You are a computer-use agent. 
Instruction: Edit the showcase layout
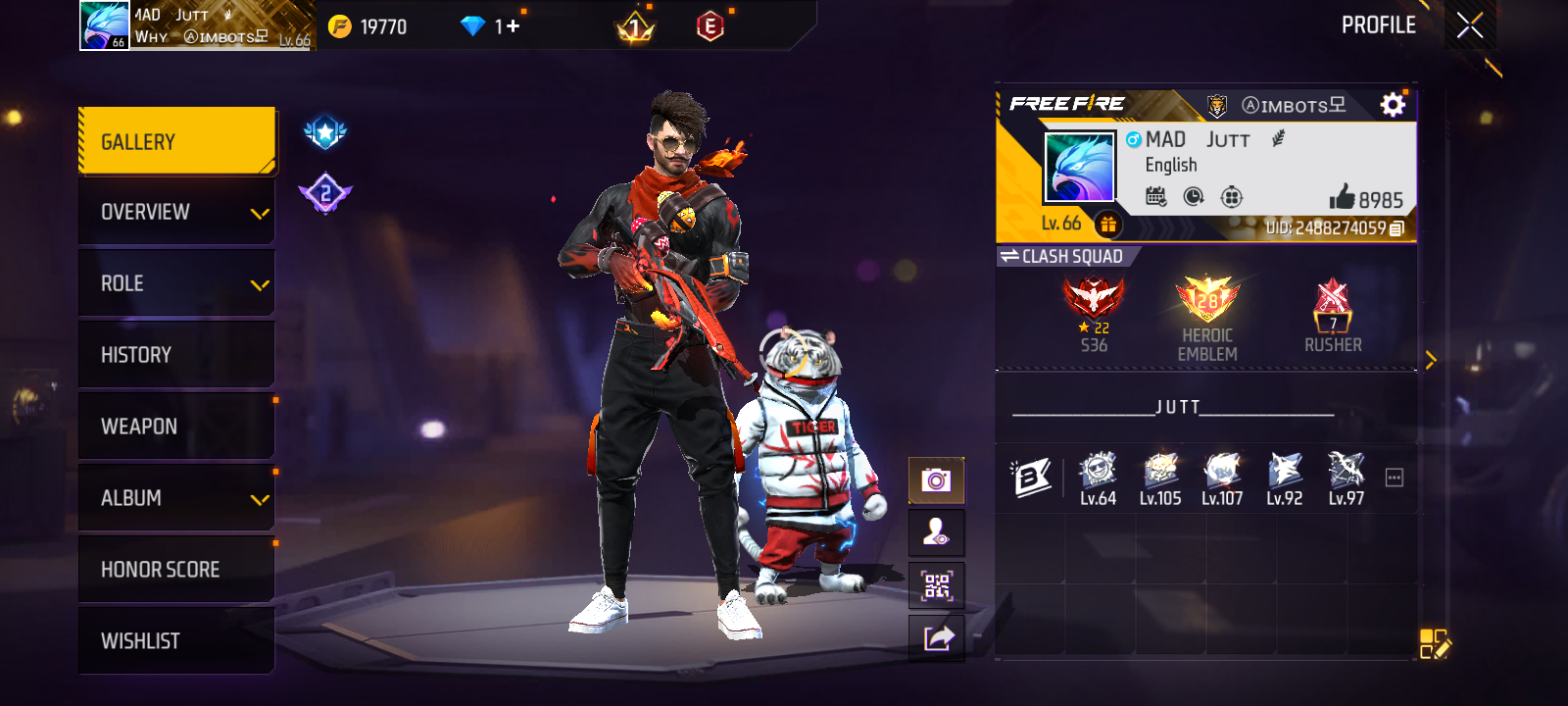[1434, 643]
